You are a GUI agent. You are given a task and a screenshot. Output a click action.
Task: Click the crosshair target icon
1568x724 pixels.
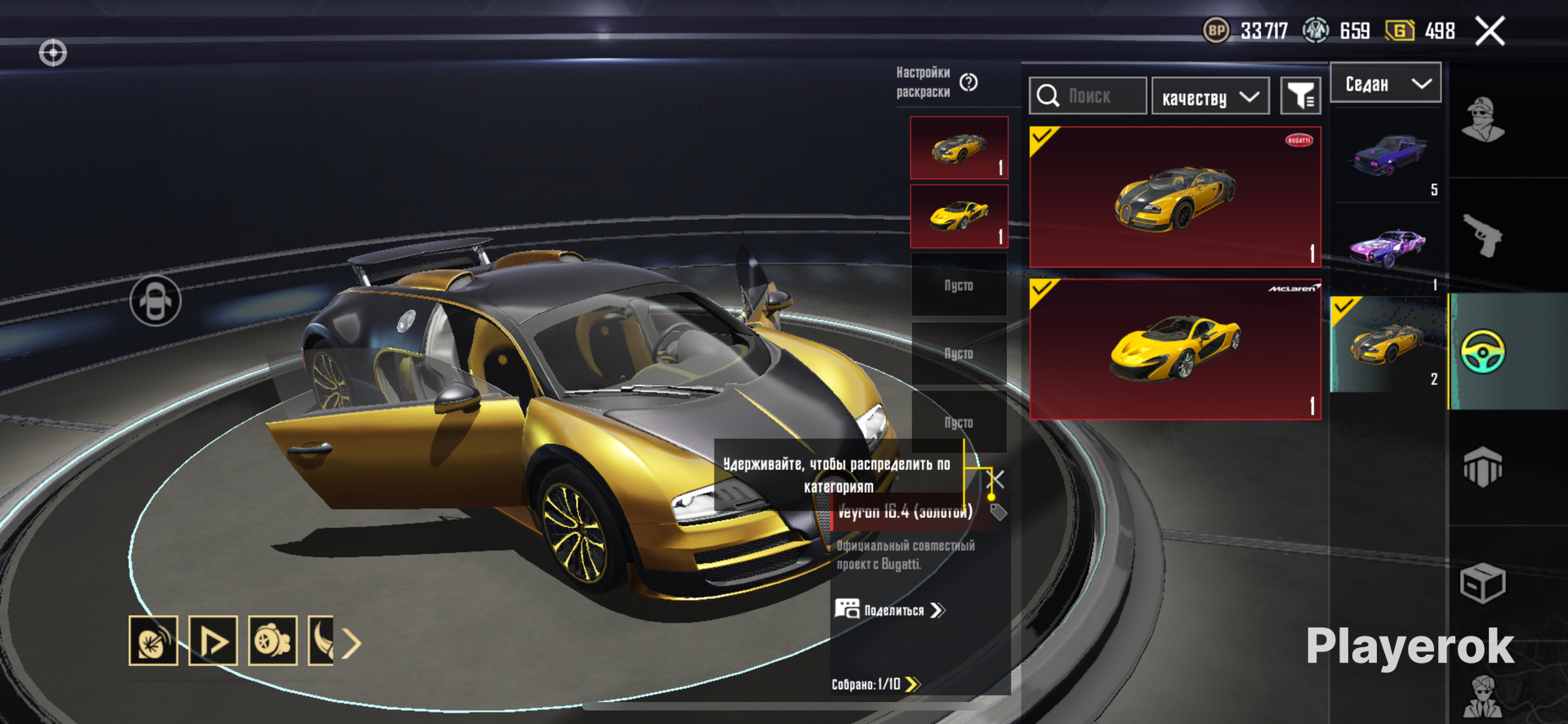click(x=53, y=53)
